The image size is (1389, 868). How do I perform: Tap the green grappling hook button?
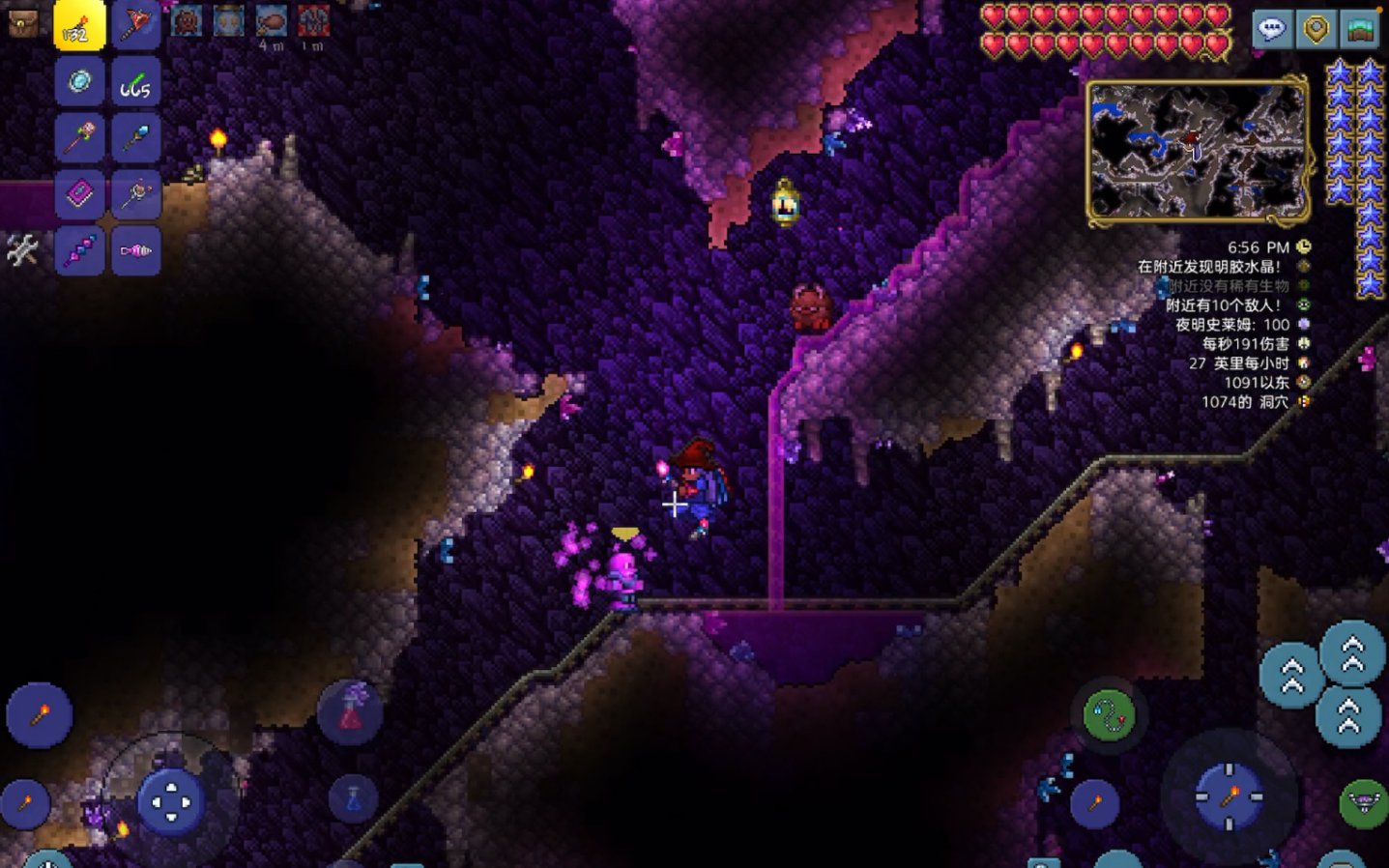click(x=1109, y=716)
